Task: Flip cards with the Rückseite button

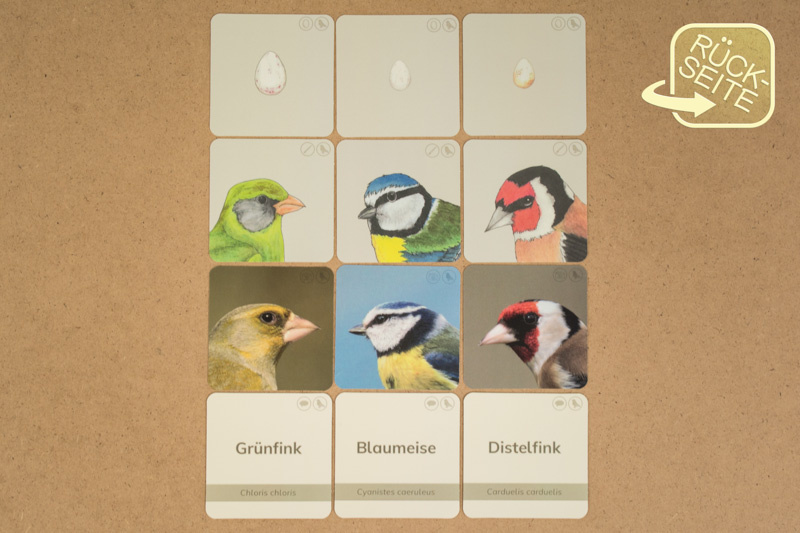Action: [714, 75]
